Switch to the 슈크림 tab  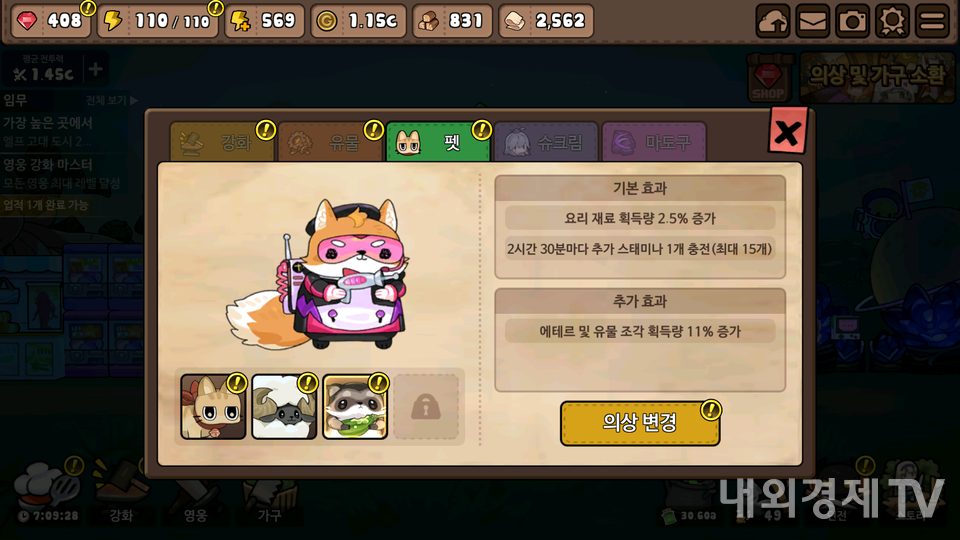coord(546,143)
